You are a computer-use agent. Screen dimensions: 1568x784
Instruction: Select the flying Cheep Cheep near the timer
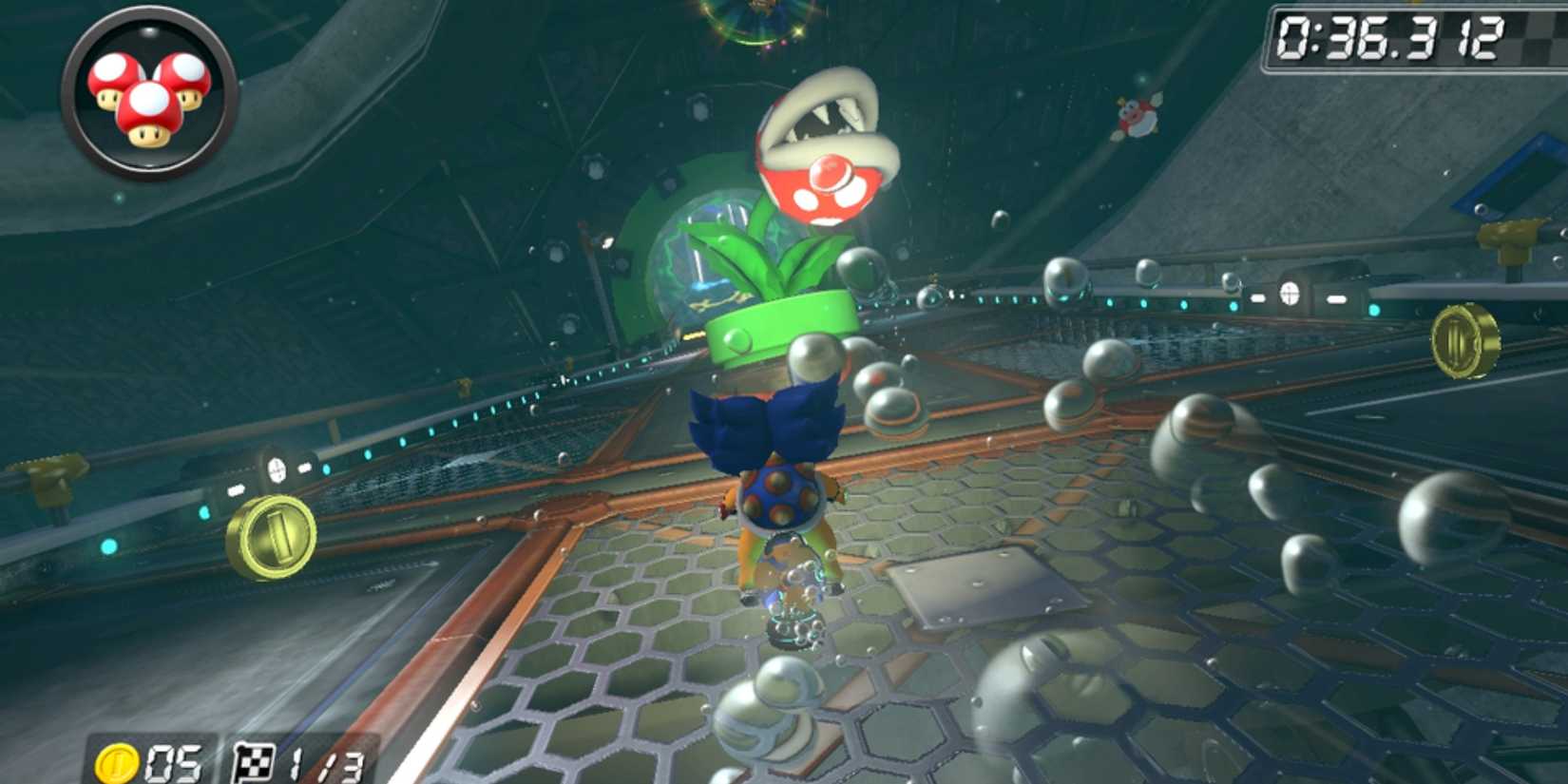[x=1136, y=114]
